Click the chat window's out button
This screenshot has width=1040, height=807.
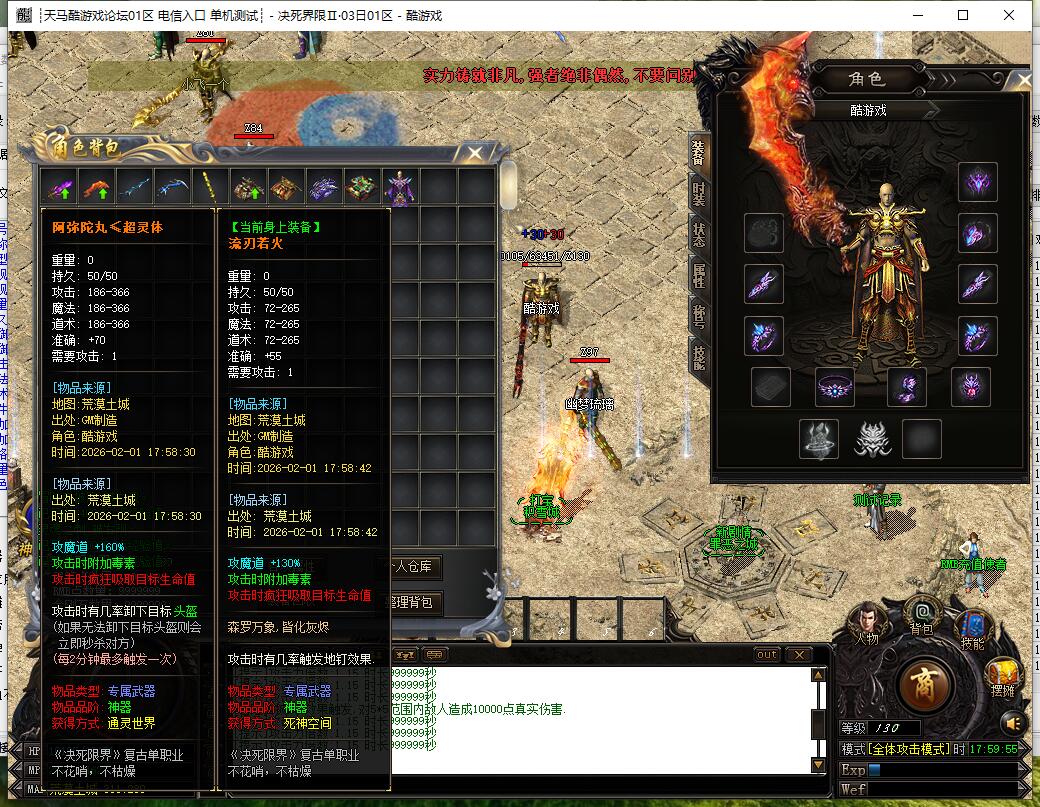click(x=767, y=655)
